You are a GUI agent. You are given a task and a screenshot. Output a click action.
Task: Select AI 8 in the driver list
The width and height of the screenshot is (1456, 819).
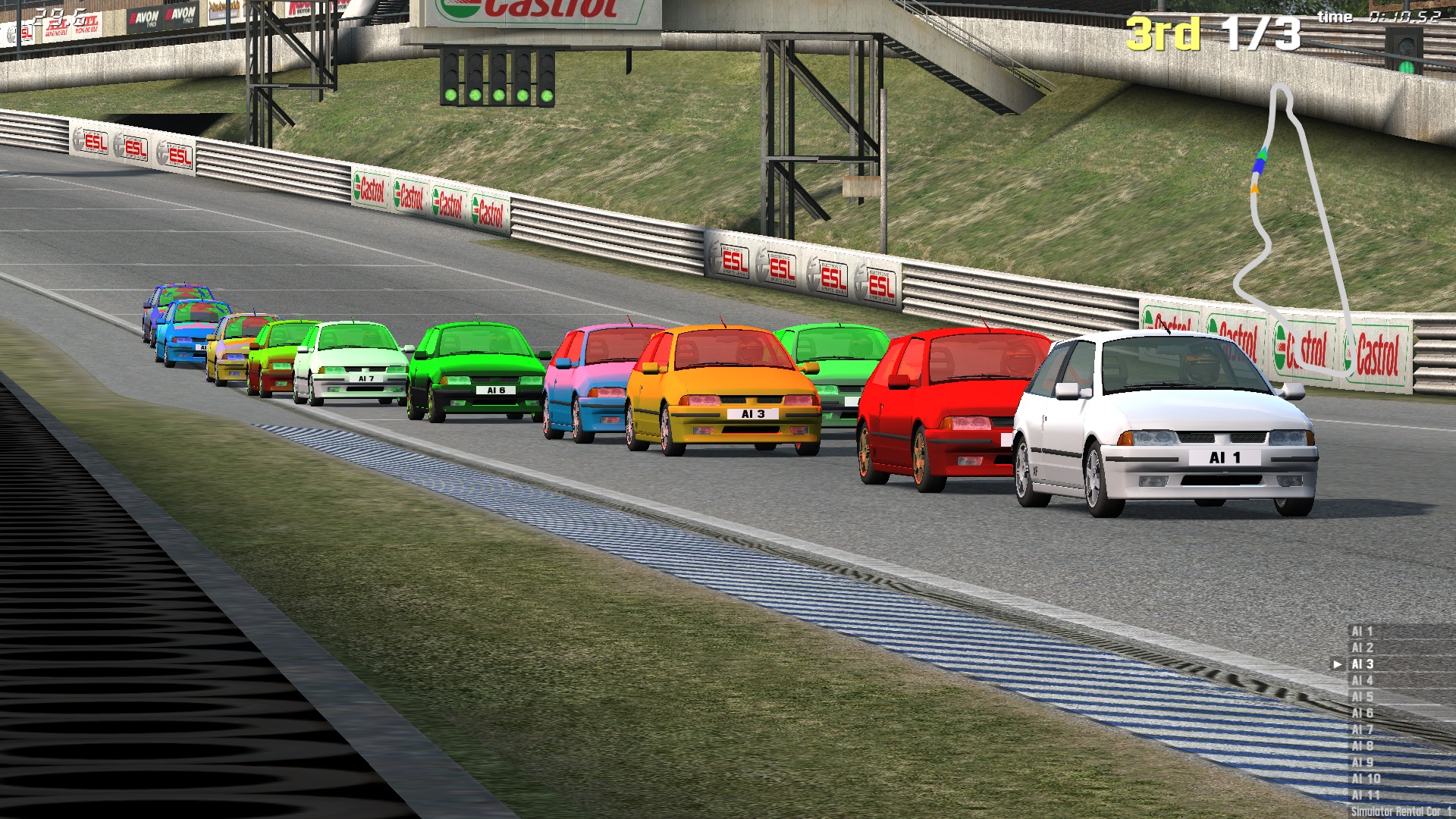click(1363, 746)
